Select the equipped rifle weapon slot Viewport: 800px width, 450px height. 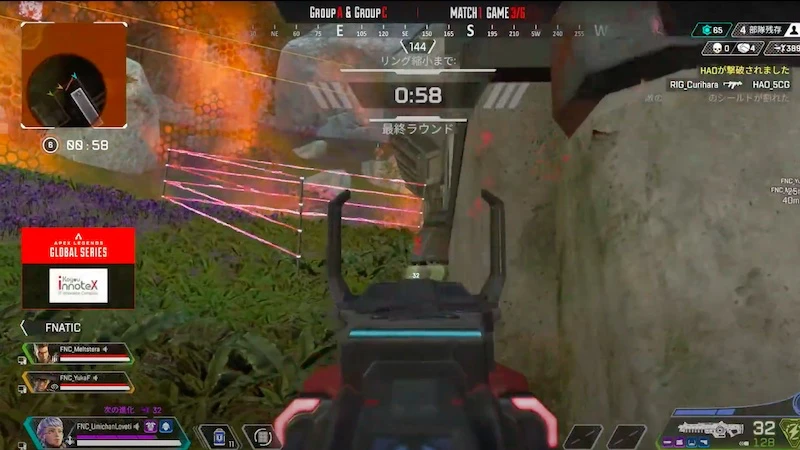(710, 429)
